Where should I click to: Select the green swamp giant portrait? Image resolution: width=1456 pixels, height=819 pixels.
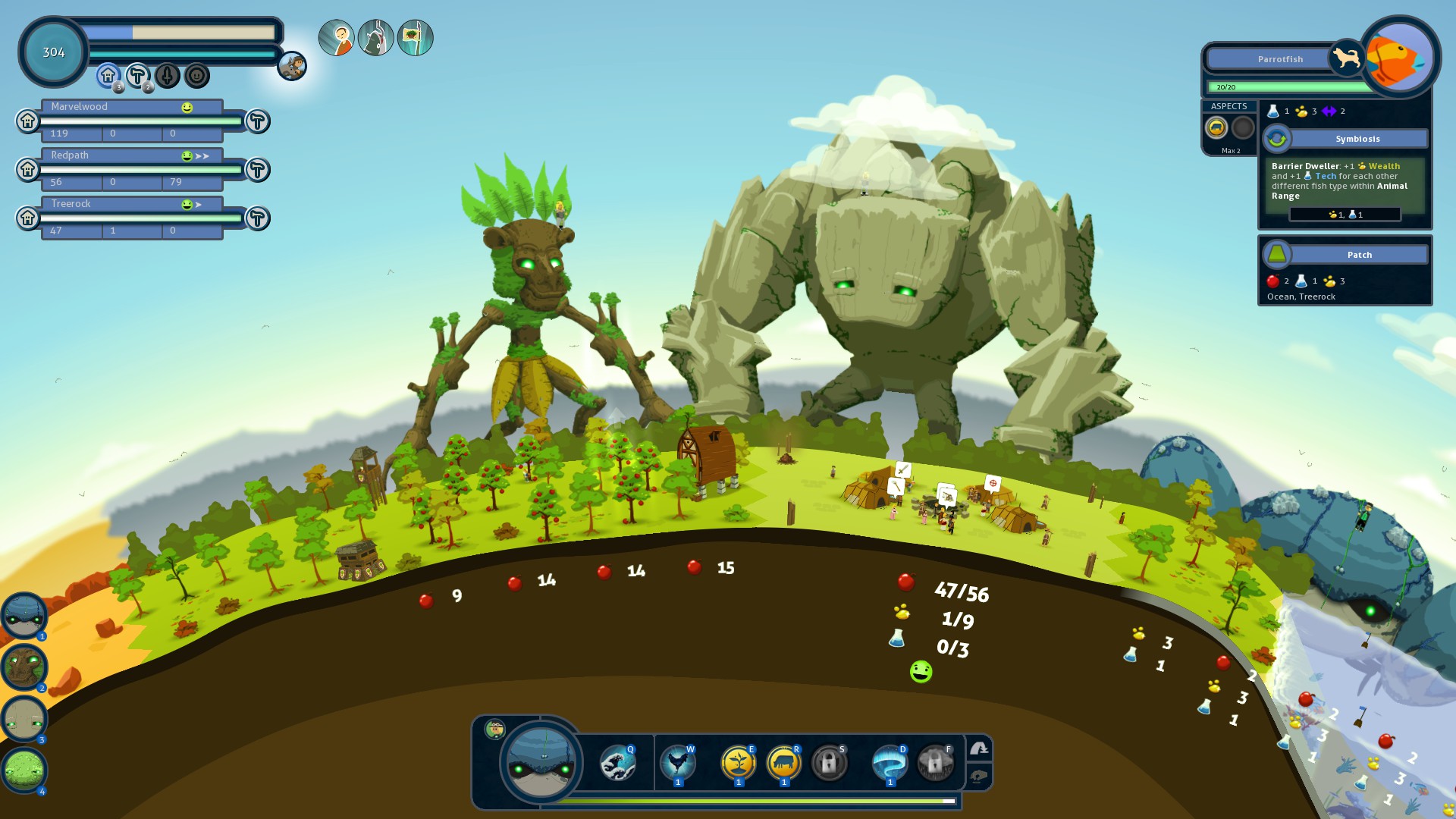click(24, 770)
